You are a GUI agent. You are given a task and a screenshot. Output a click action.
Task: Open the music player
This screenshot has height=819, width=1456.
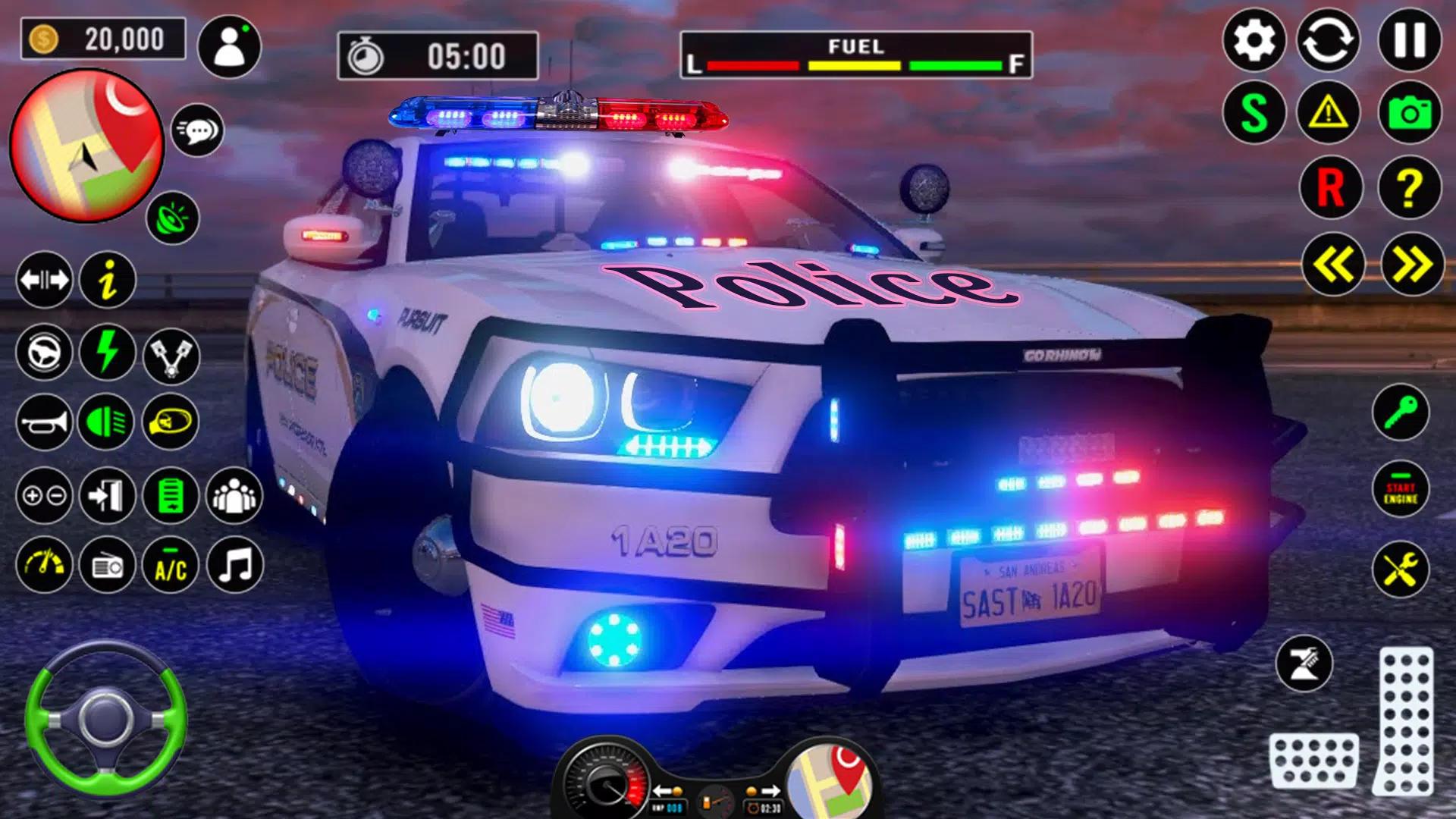pyautogui.click(x=235, y=565)
